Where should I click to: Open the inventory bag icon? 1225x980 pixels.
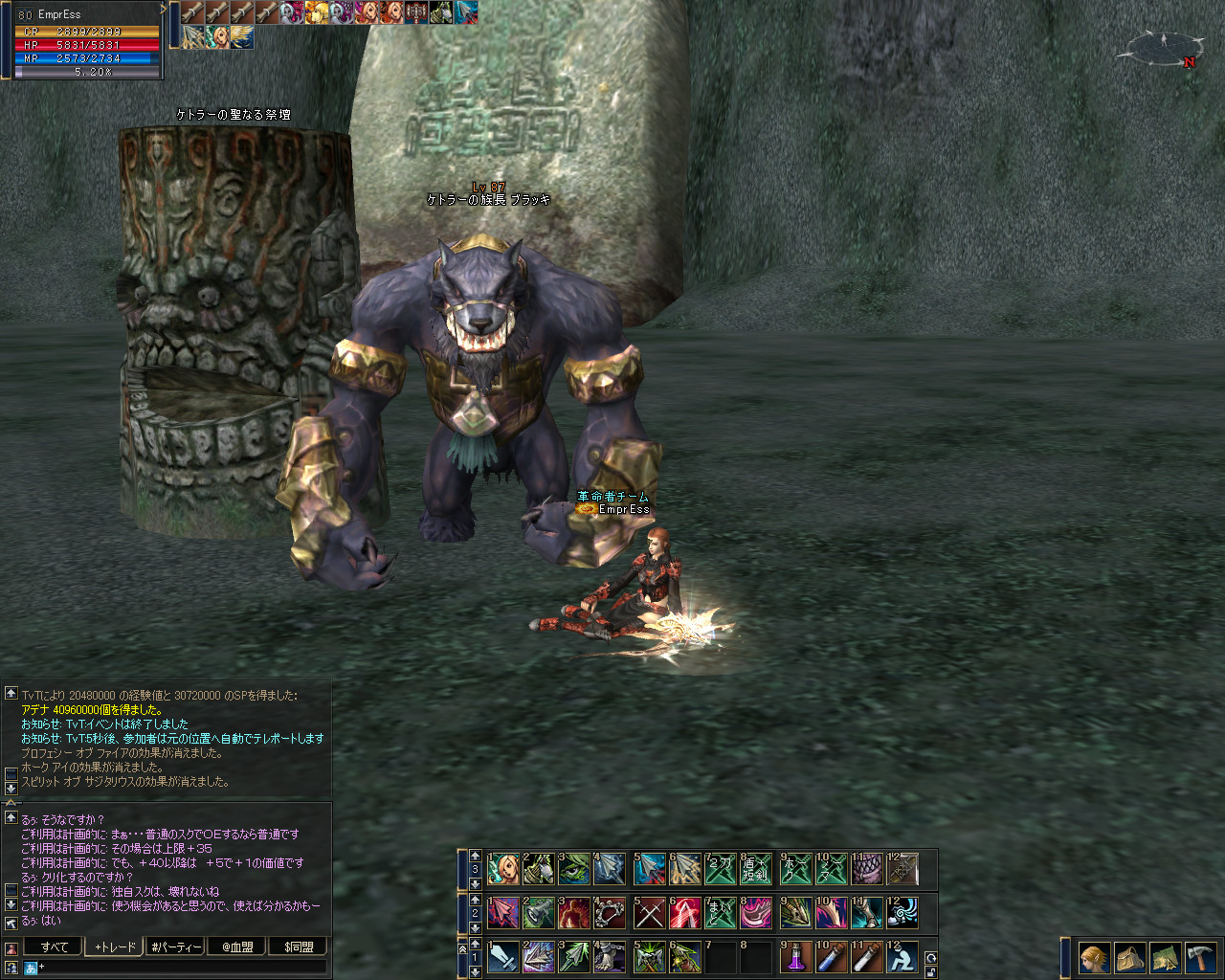coord(1129,957)
